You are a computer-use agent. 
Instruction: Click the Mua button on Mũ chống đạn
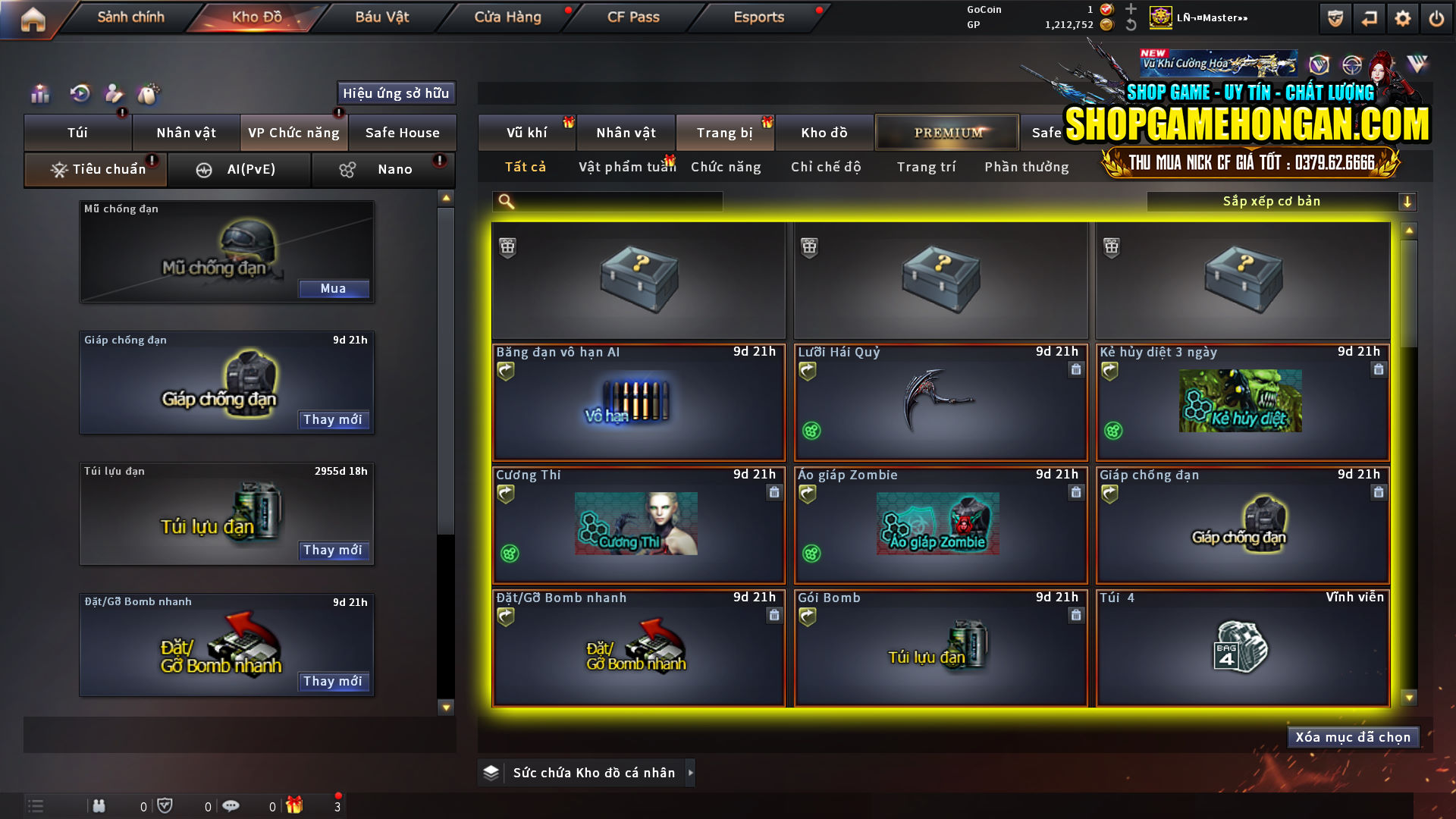coord(334,289)
